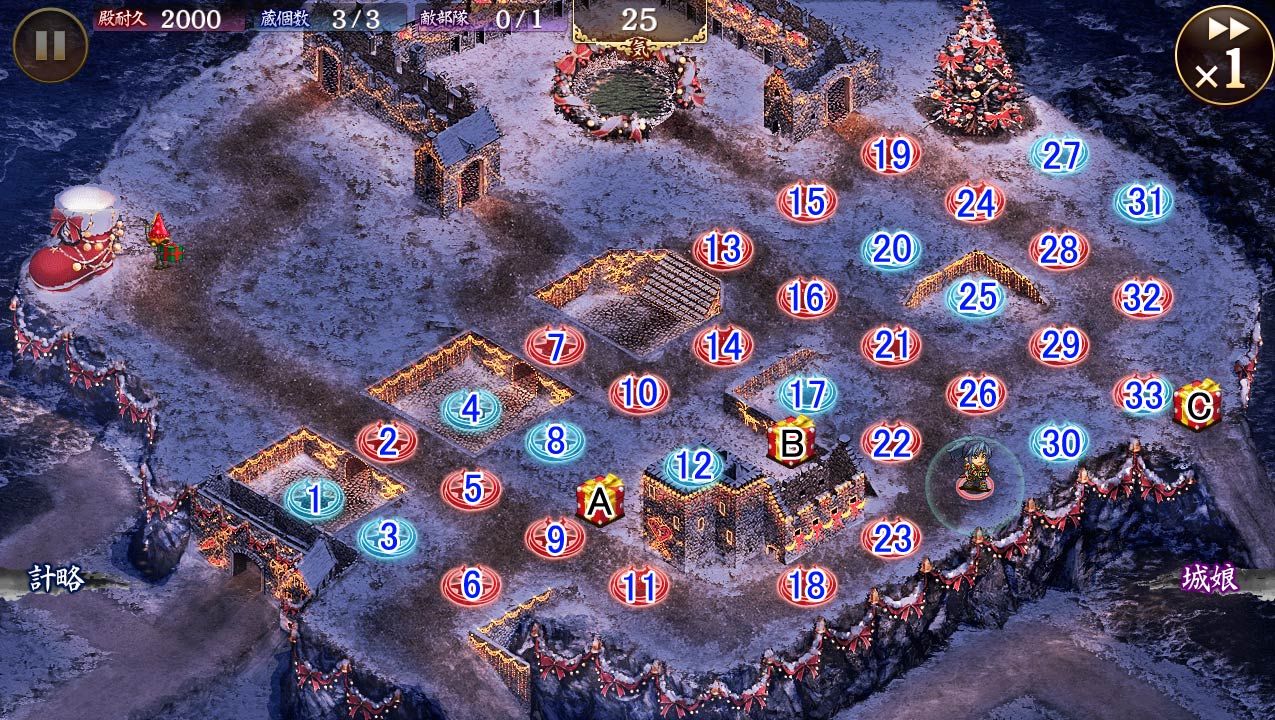Click the gift box marker A

pyautogui.click(x=600, y=502)
